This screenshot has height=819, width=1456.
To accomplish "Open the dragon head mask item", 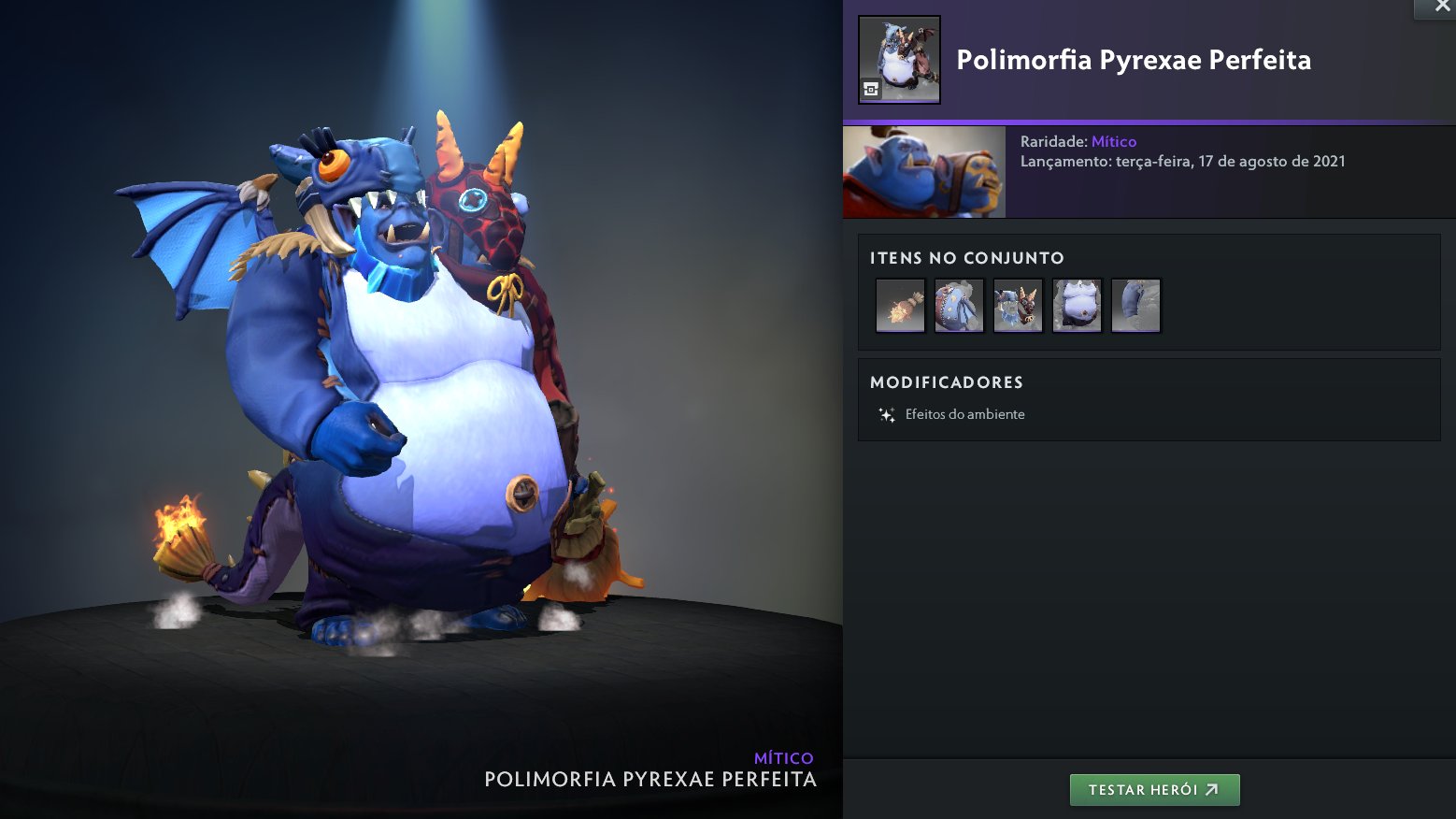I will (1018, 306).
